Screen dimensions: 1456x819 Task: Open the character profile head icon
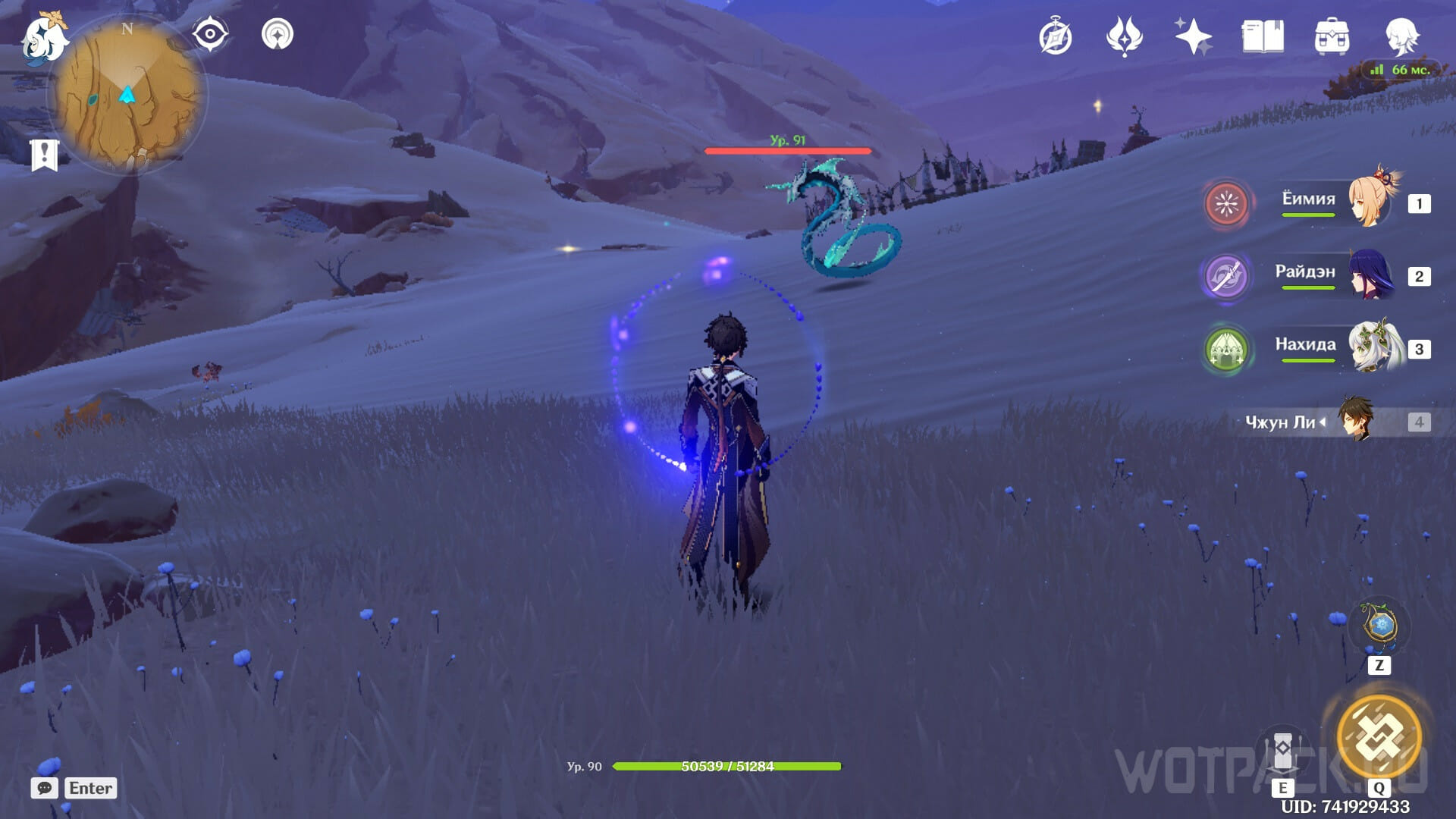pyautogui.click(x=1401, y=37)
